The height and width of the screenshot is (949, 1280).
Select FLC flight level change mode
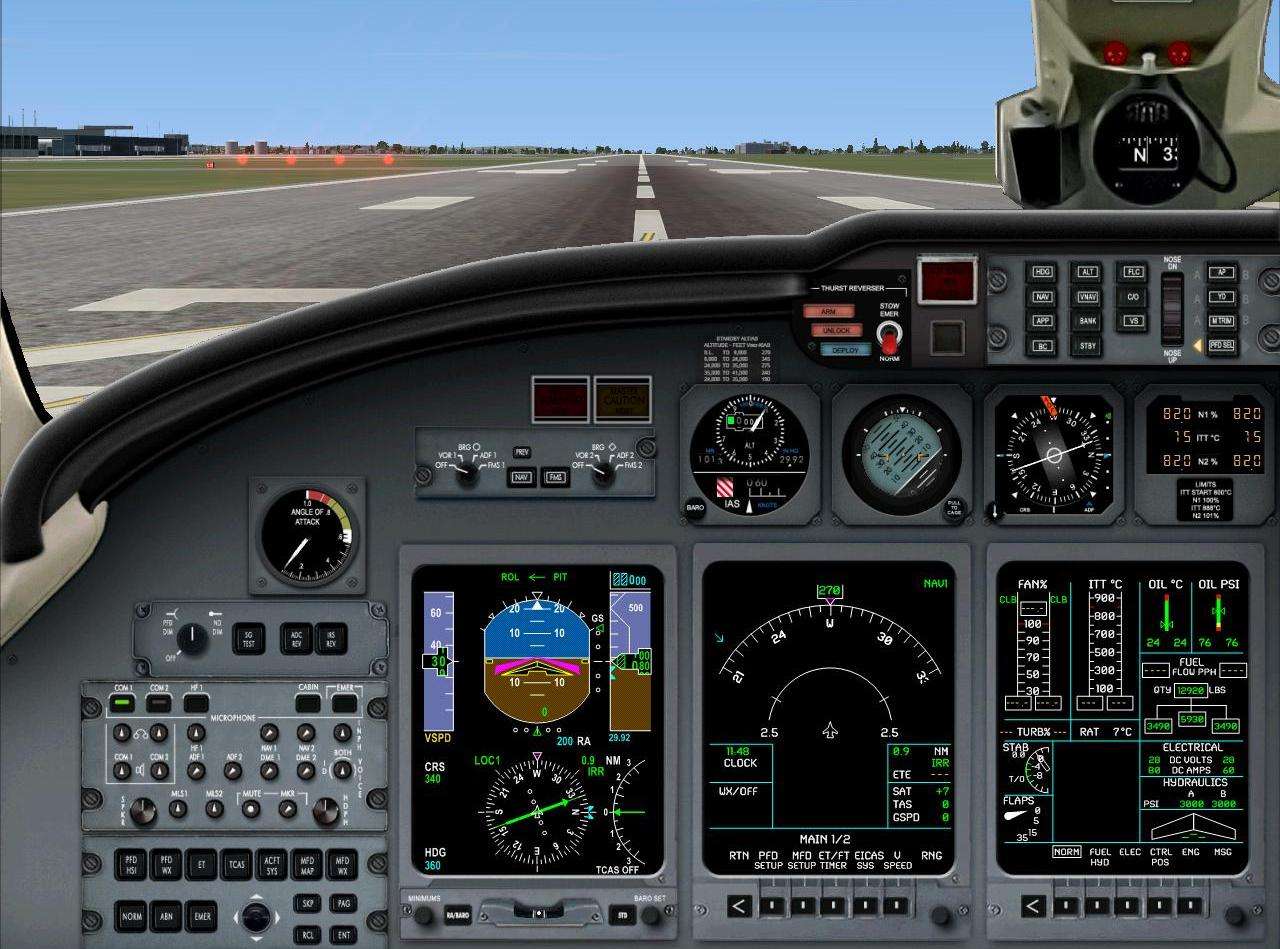pos(1131,271)
